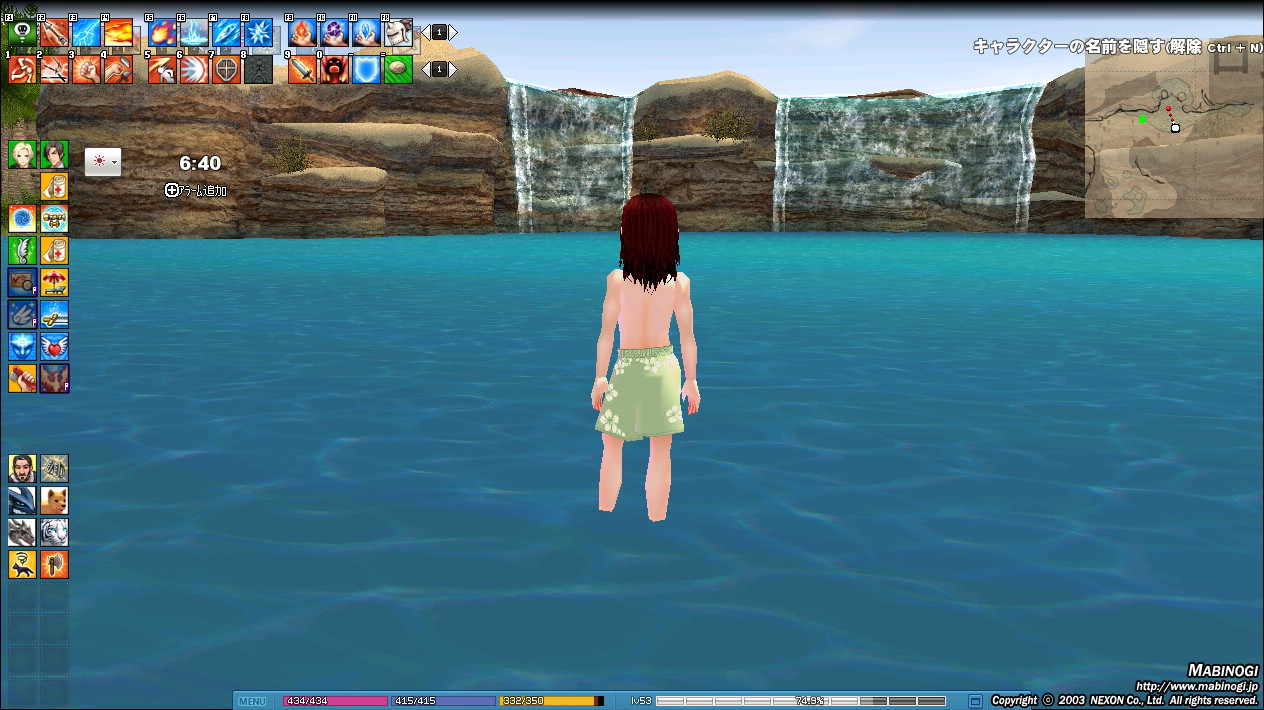Use the fireball skill on F5
The image size is (1264, 710).
click(x=162, y=33)
